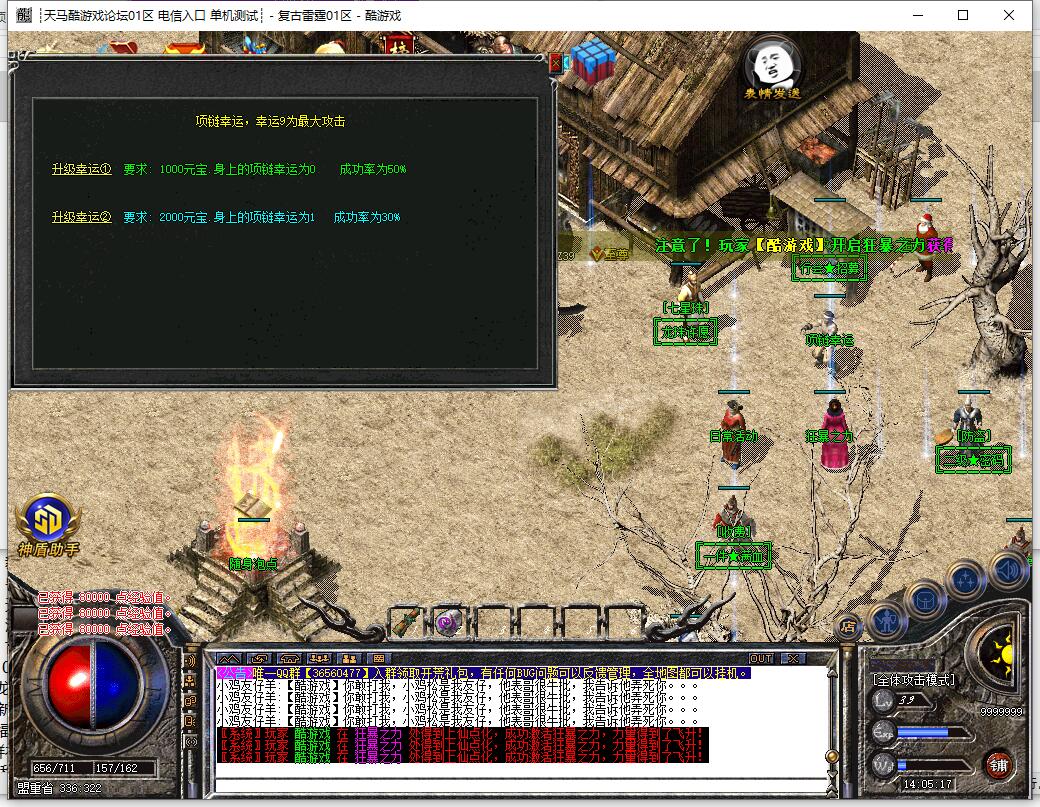
Task: Close the necklace luck dialog
Action: [x=556, y=62]
